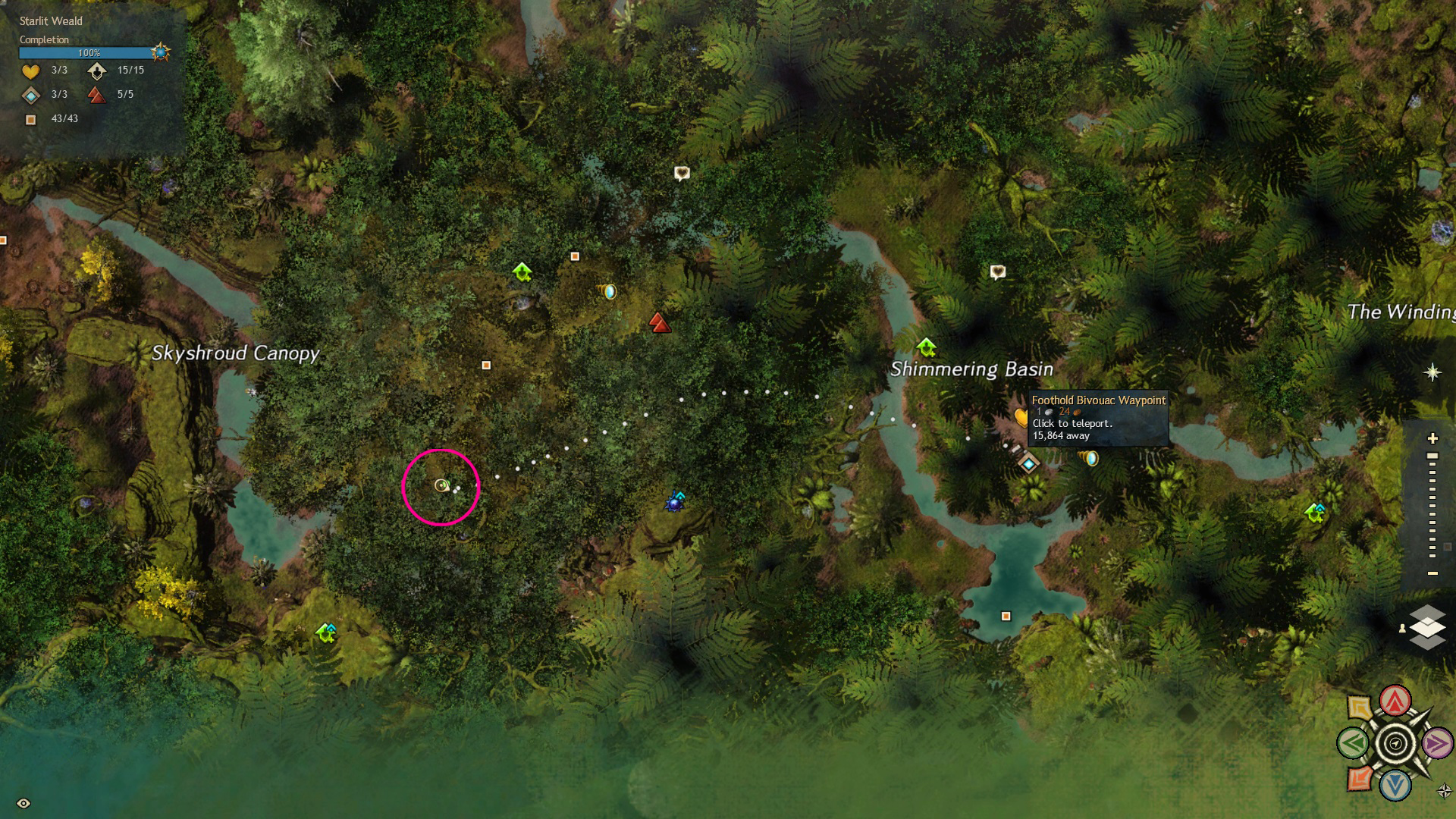Click the red up arrow on compass
The image size is (1456, 819).
tap(1395, 701)
